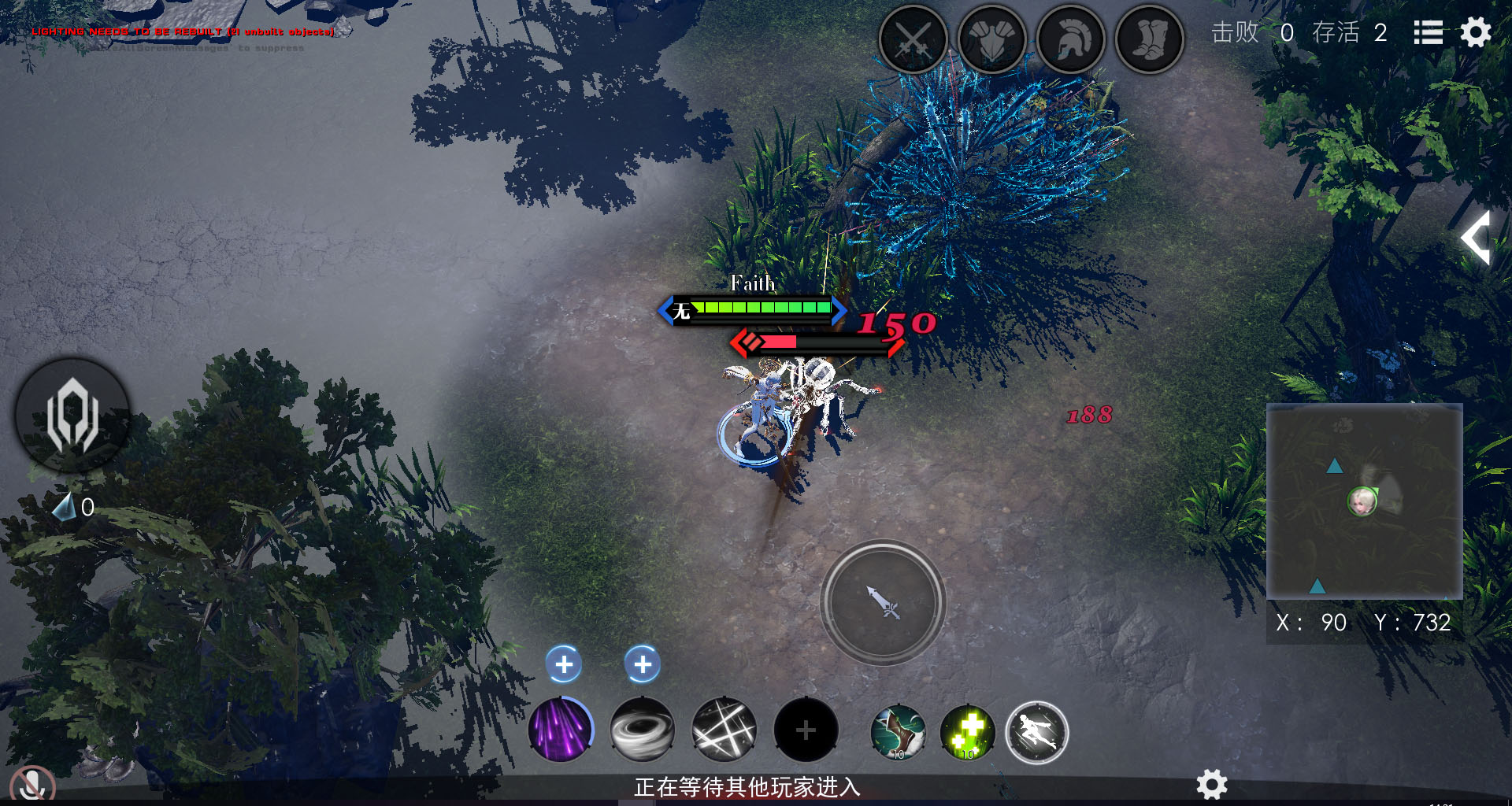
Task: Trigger the sprinting figure dash skill
Action: pyautogui.click(x=1037, y=733)
